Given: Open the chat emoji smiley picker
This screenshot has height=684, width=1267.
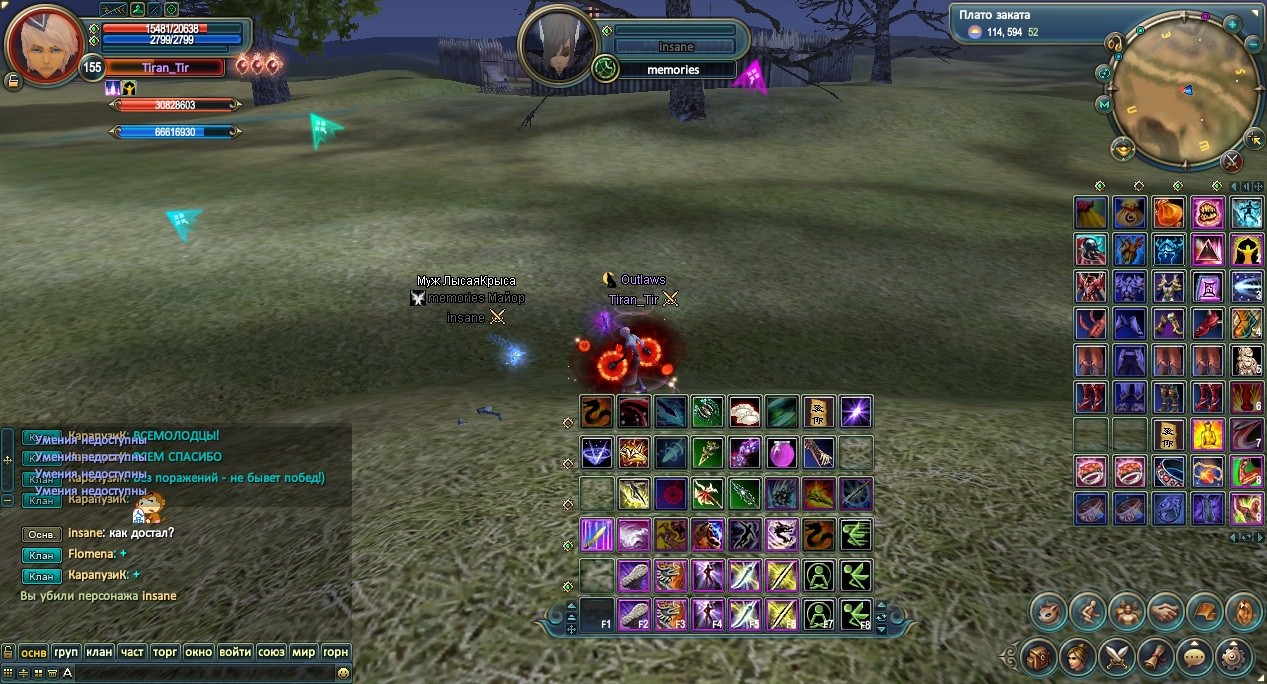Looking at the screenshot, I should point(343,673).
